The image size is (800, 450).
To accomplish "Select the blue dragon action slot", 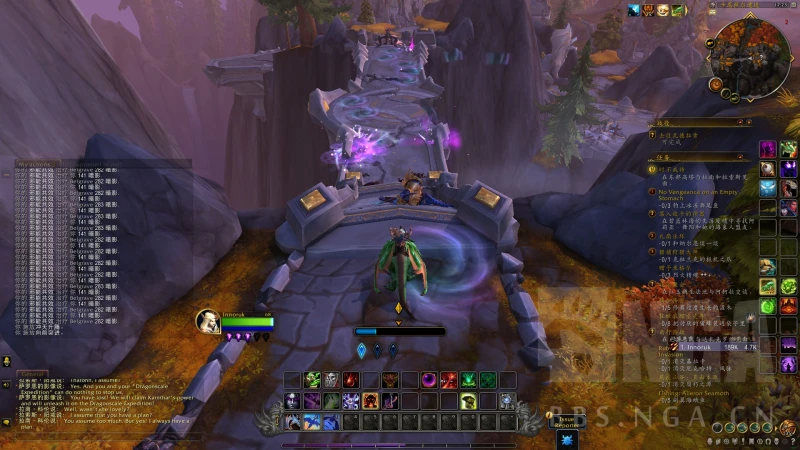I will tap(312, 422).
